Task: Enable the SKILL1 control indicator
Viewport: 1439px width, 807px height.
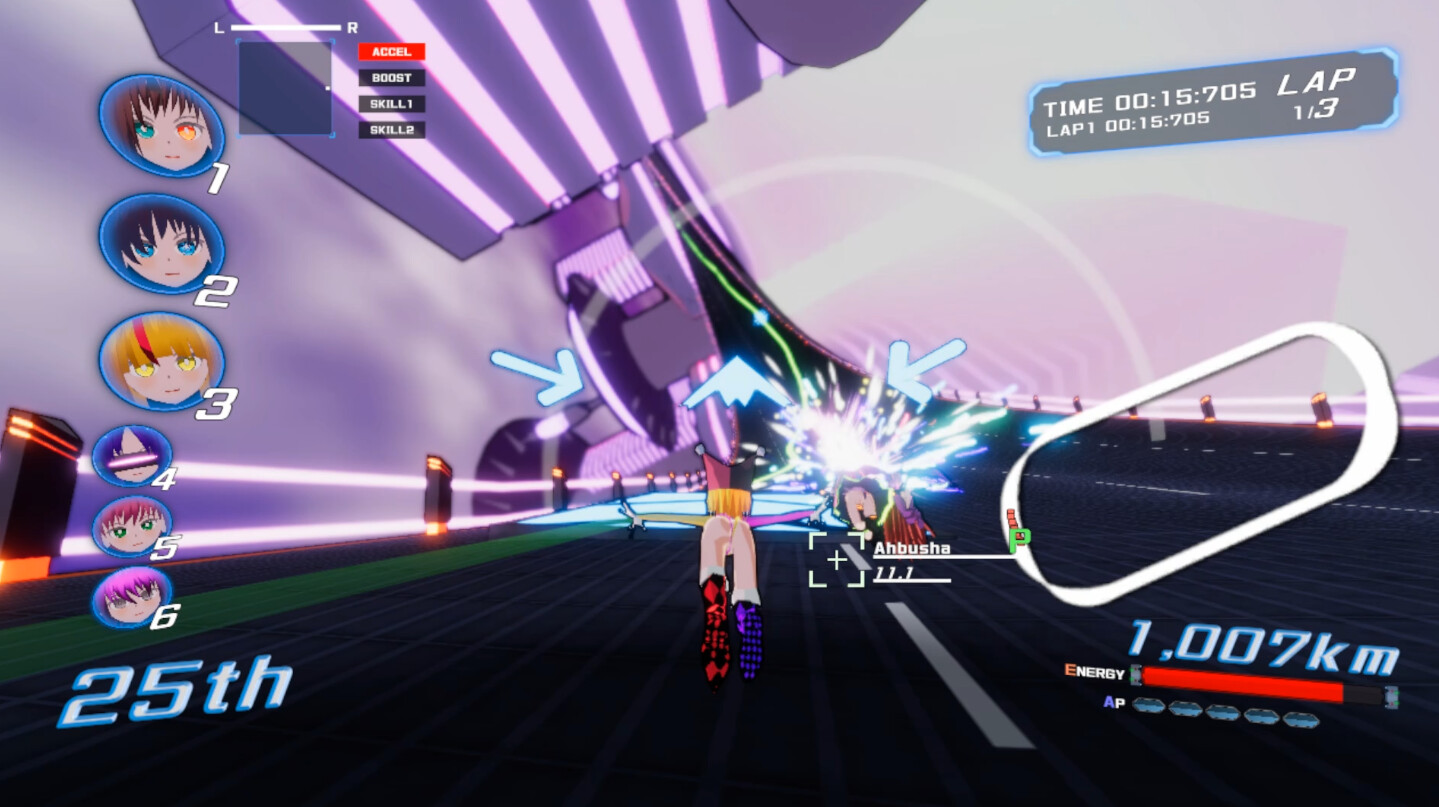Action: 392,103
